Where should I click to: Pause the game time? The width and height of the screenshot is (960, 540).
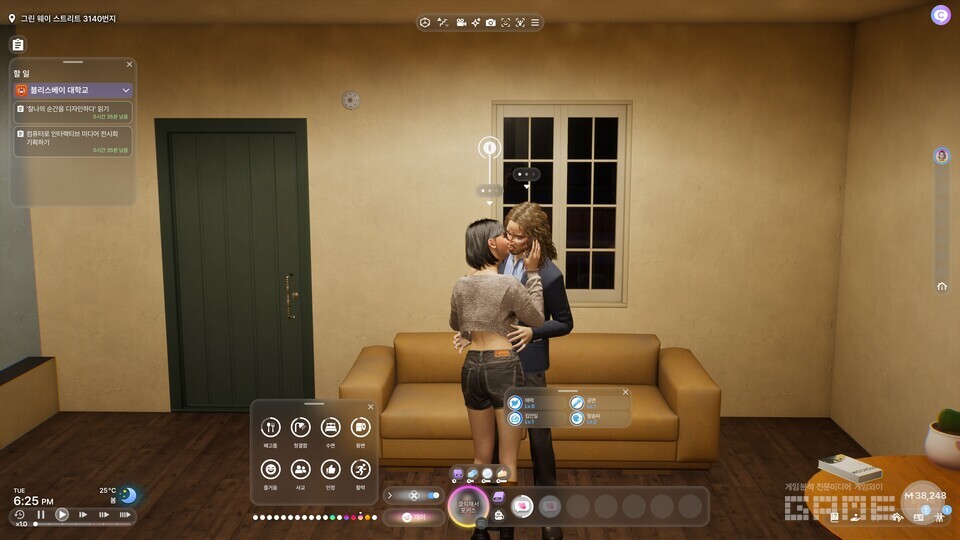pyautogui.click(x=41, y=515)
